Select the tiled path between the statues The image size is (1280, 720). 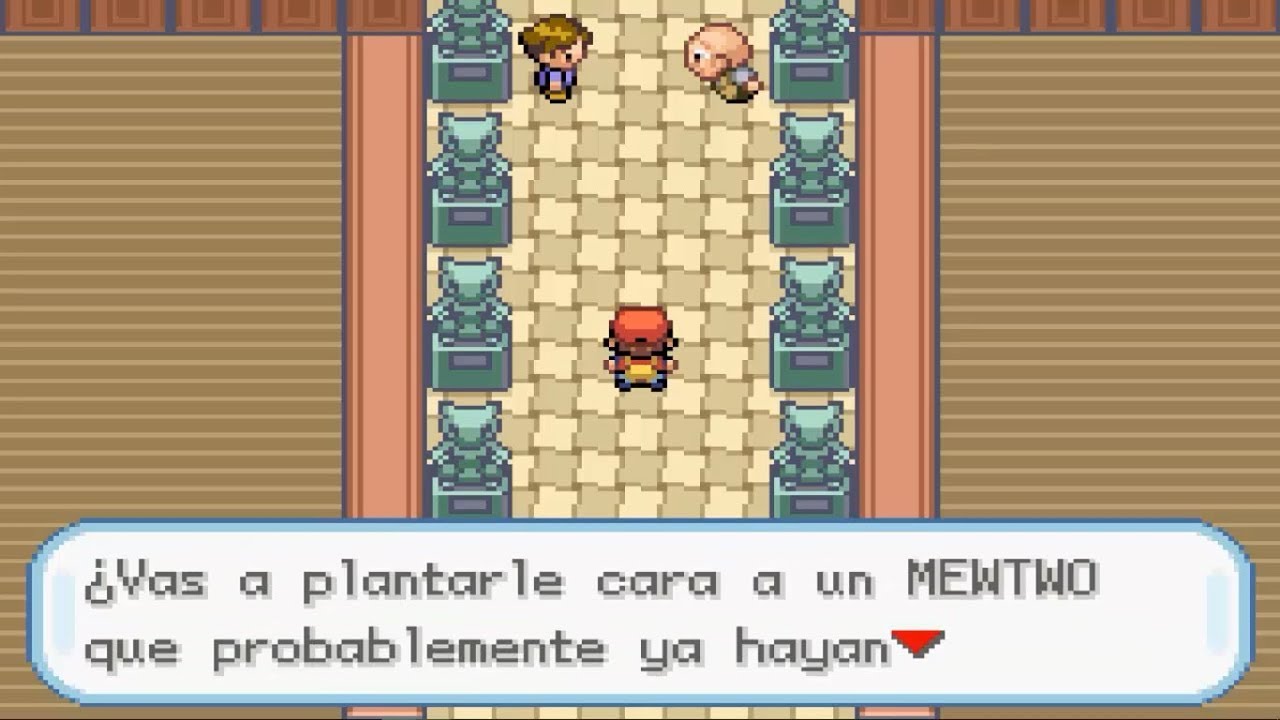tap(640, 230)
